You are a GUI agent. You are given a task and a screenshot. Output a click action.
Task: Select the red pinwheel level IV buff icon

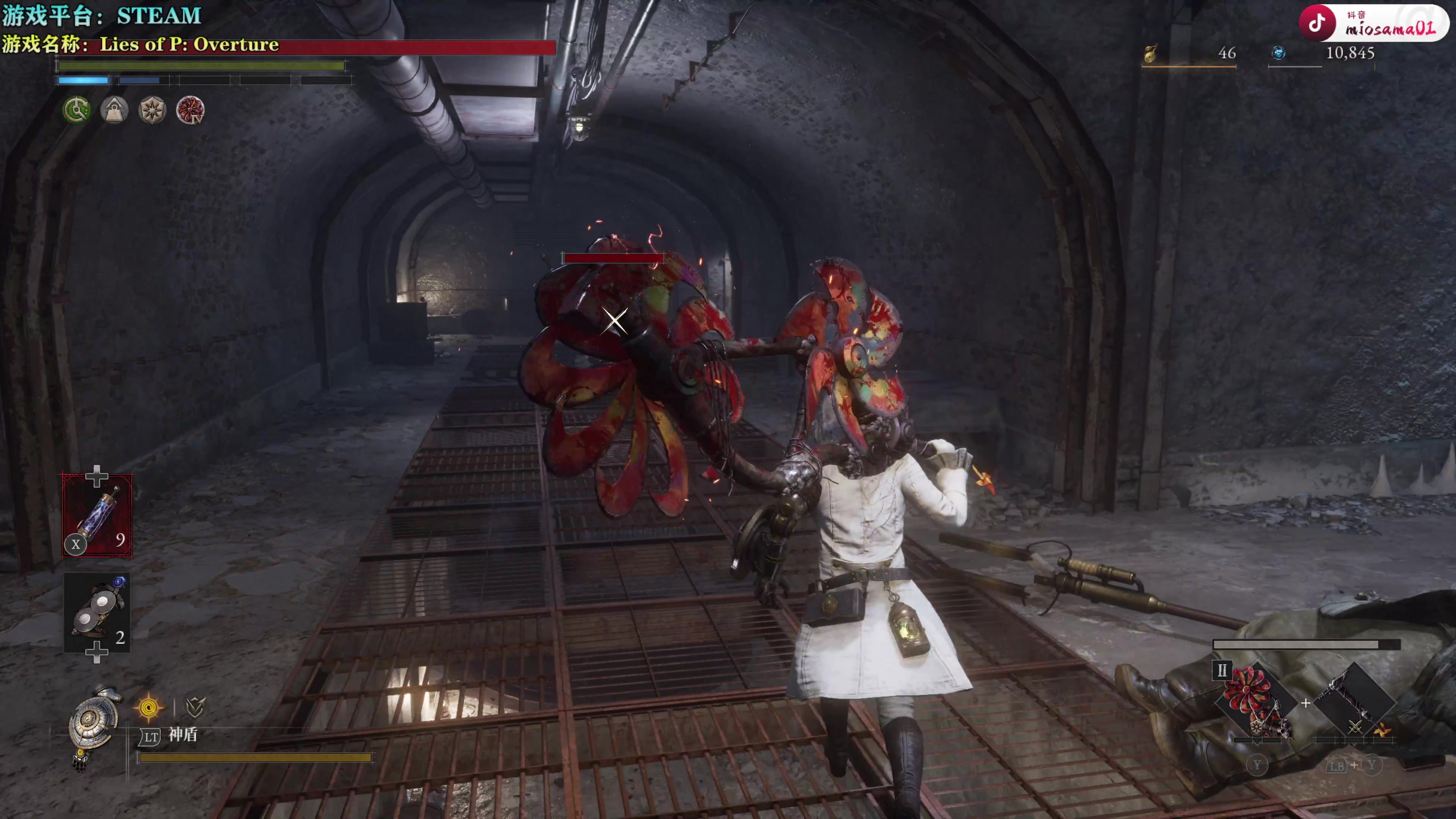tap(190, 110)
